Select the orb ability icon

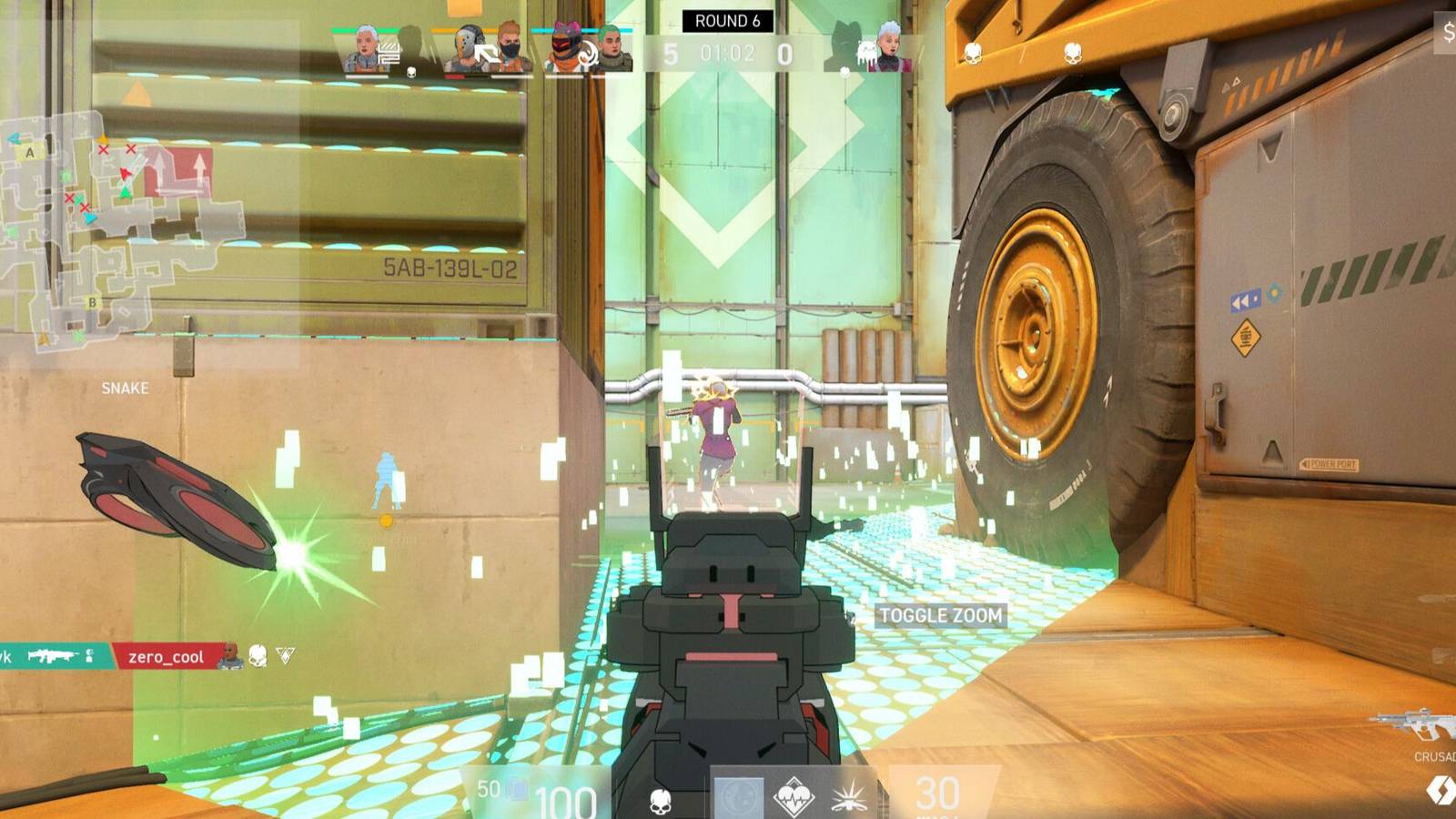pos(740,799)
